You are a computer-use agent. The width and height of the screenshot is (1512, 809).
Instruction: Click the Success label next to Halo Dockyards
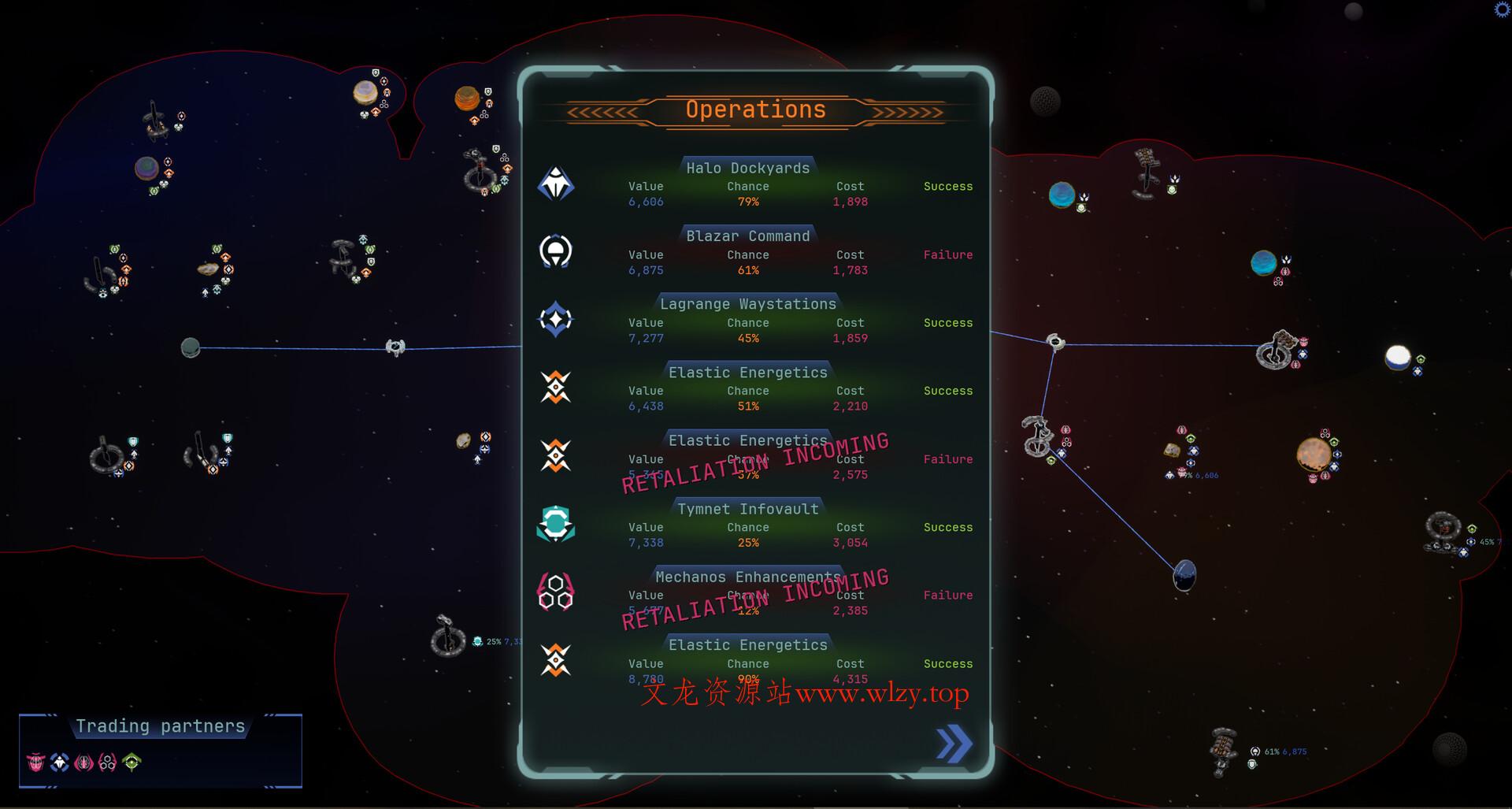tap(947, 186)
